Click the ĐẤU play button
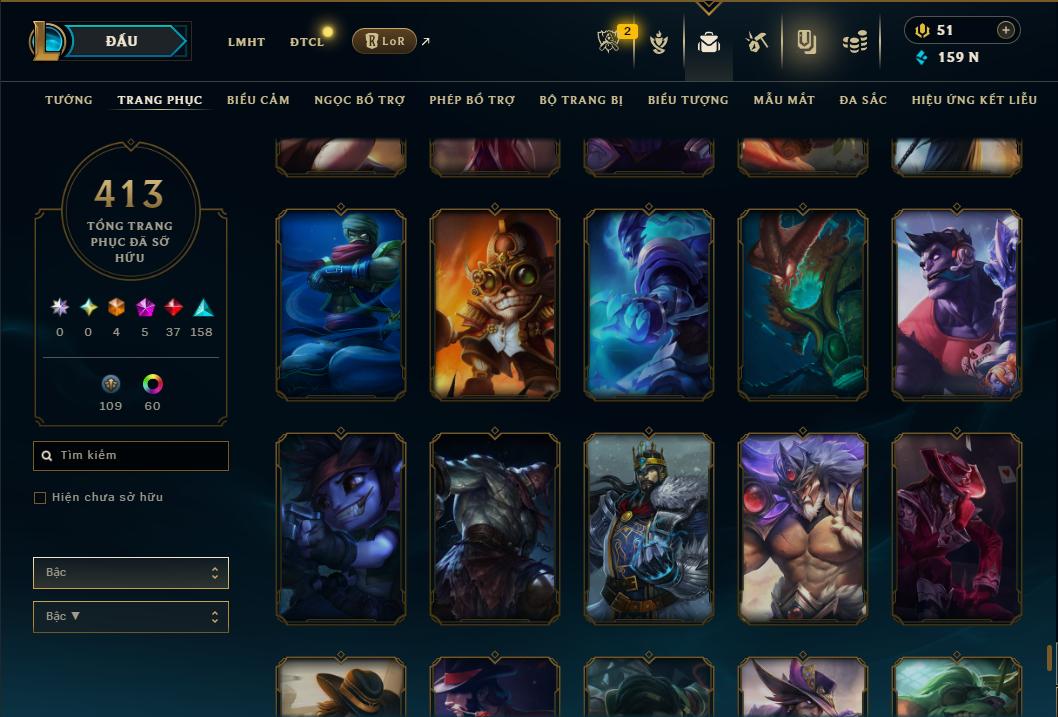 pos(121,41)
